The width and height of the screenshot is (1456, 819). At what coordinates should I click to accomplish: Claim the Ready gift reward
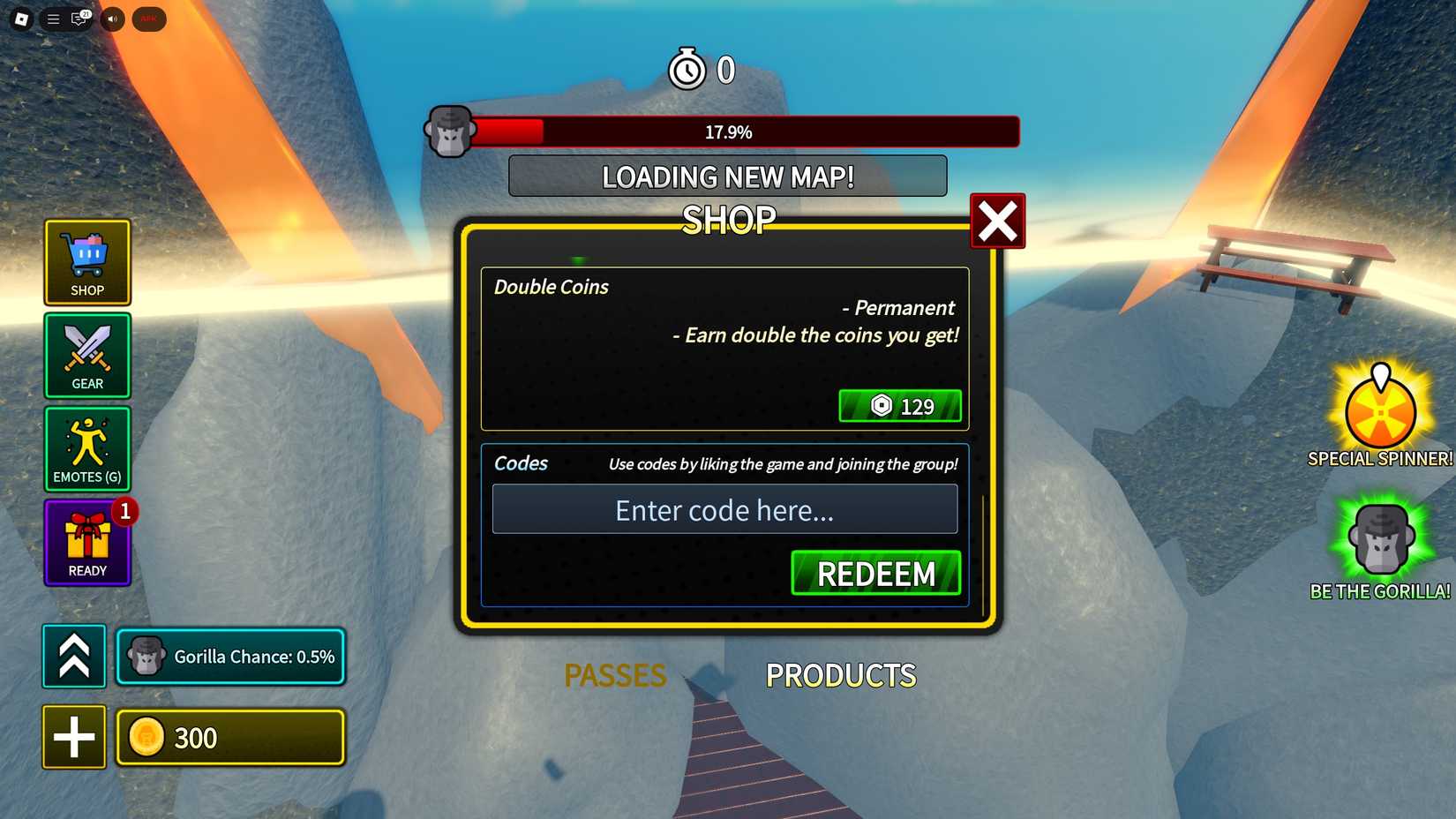coord(86,542)
